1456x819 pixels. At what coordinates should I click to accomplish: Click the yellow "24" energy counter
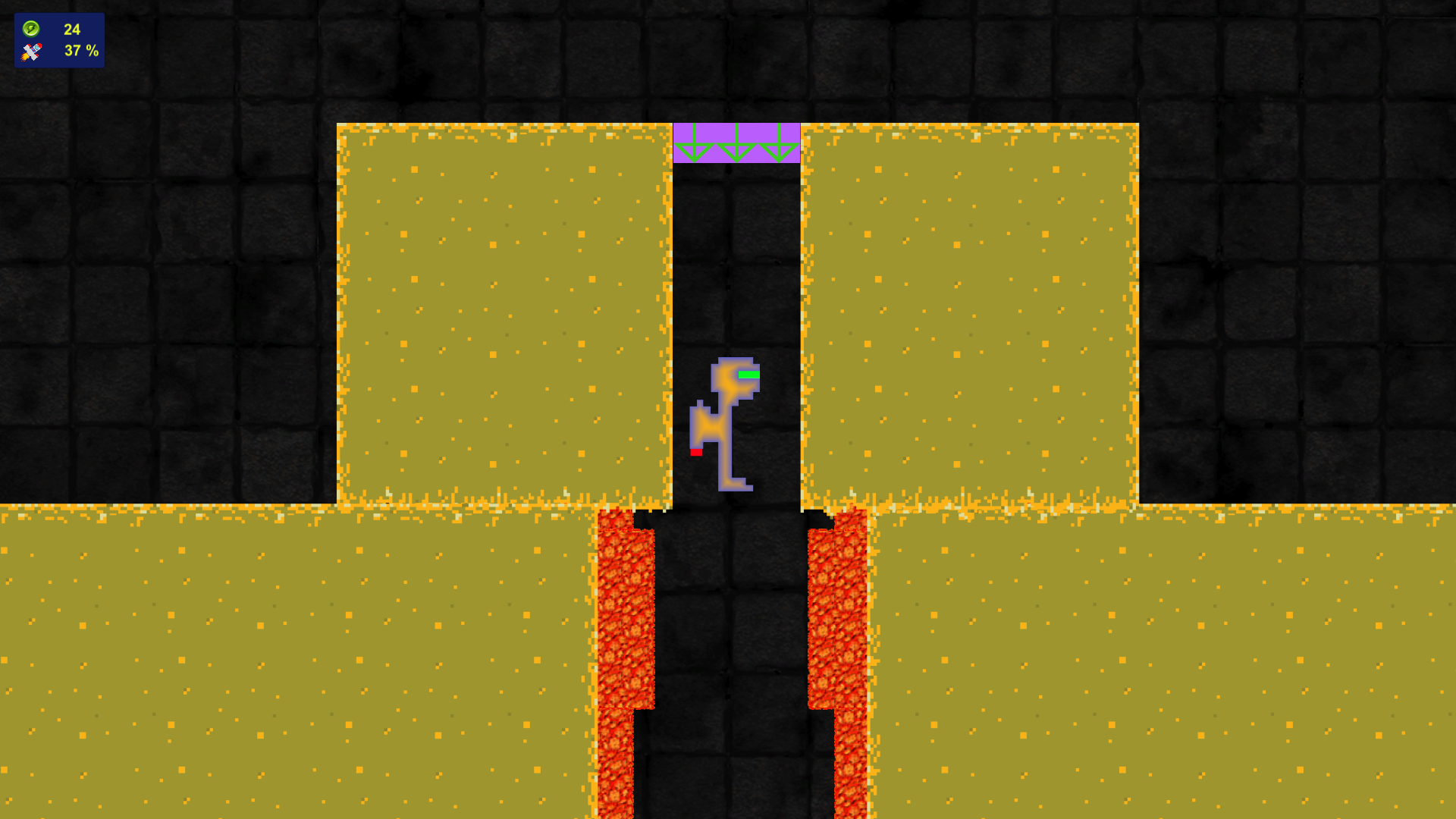pos(72,30)
